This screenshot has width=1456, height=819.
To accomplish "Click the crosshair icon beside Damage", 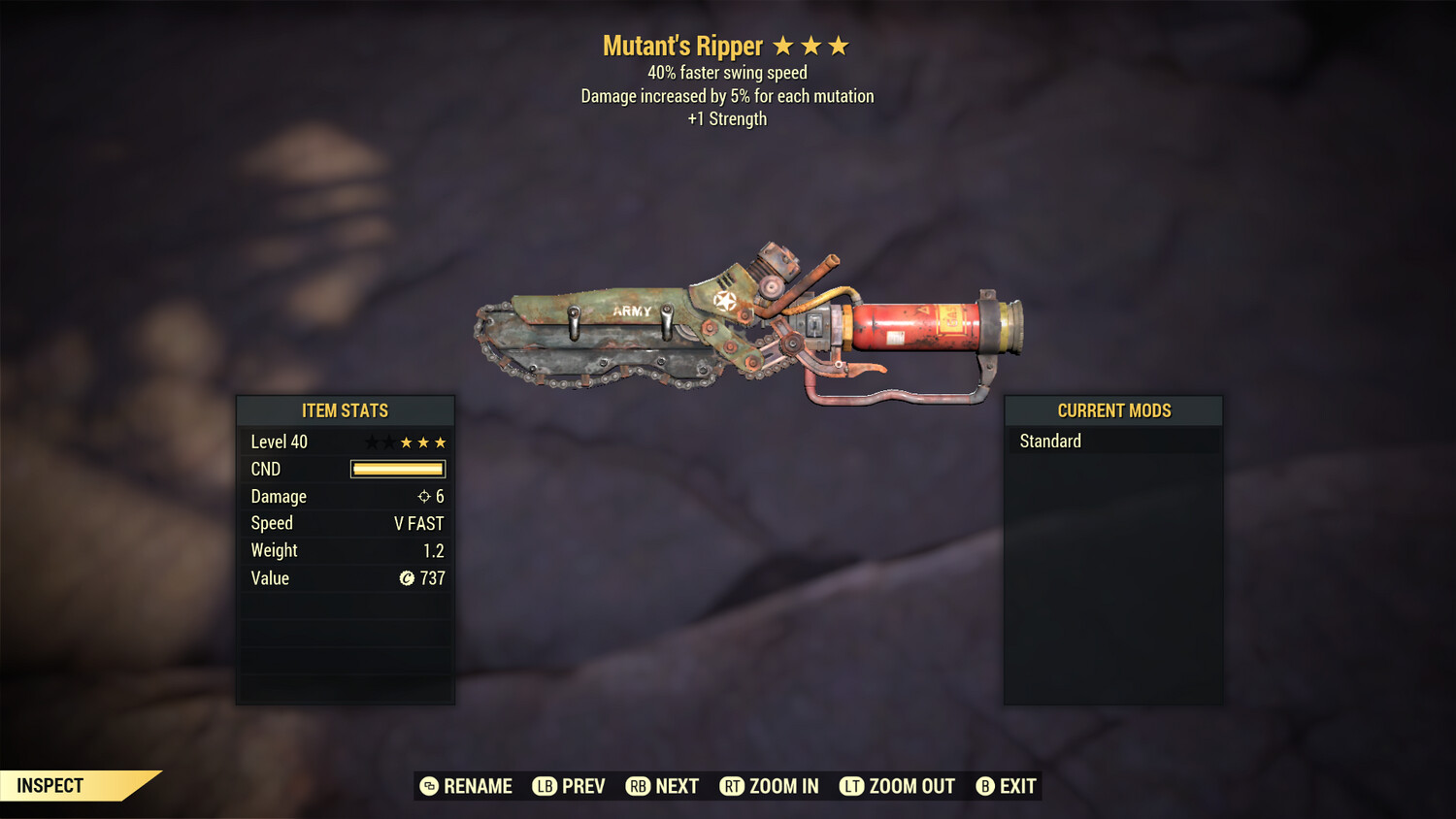I will click(x=423, y=496).
